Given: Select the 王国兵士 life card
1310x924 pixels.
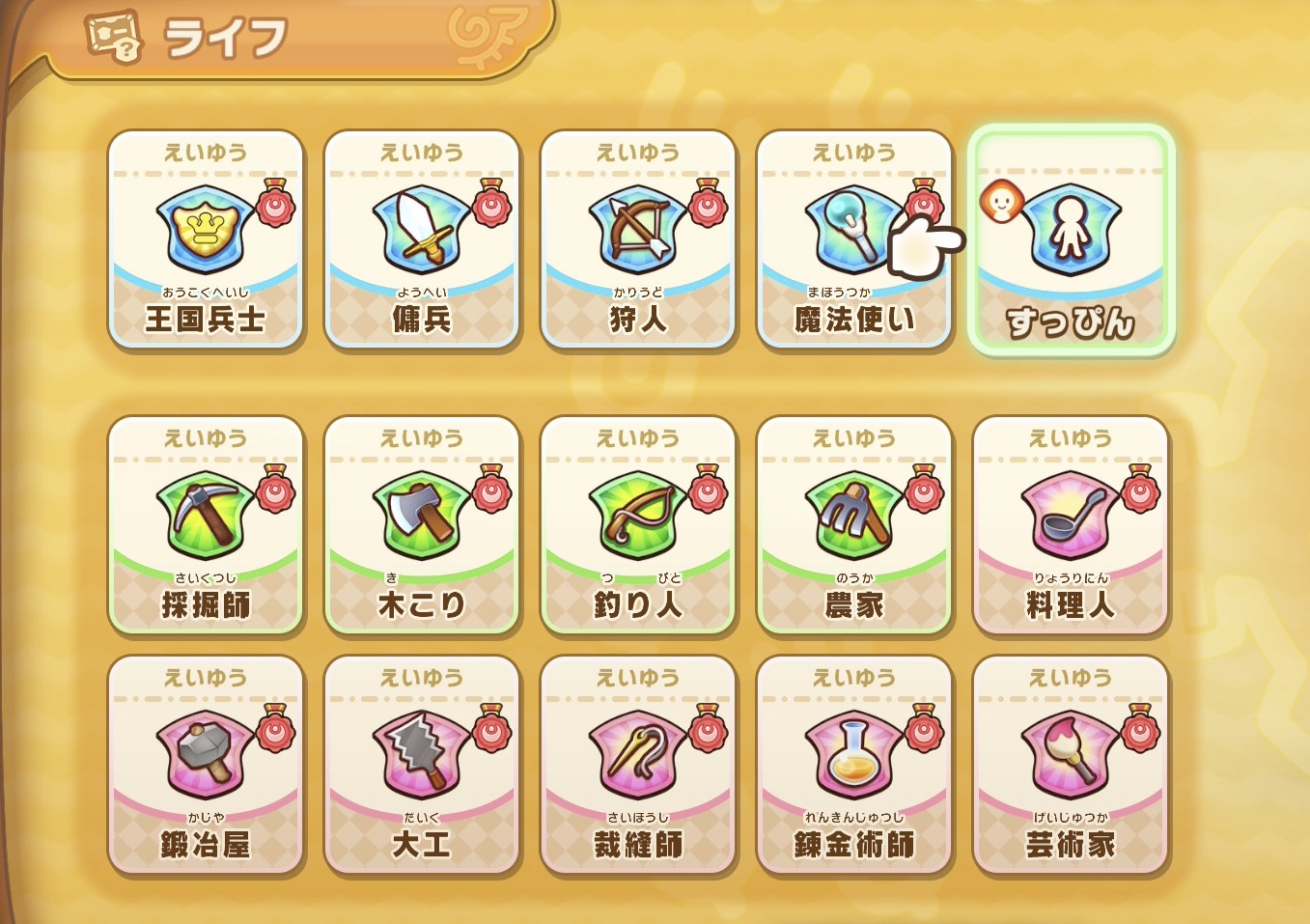Looking at the screenshot, I should (x=206, y=239).
